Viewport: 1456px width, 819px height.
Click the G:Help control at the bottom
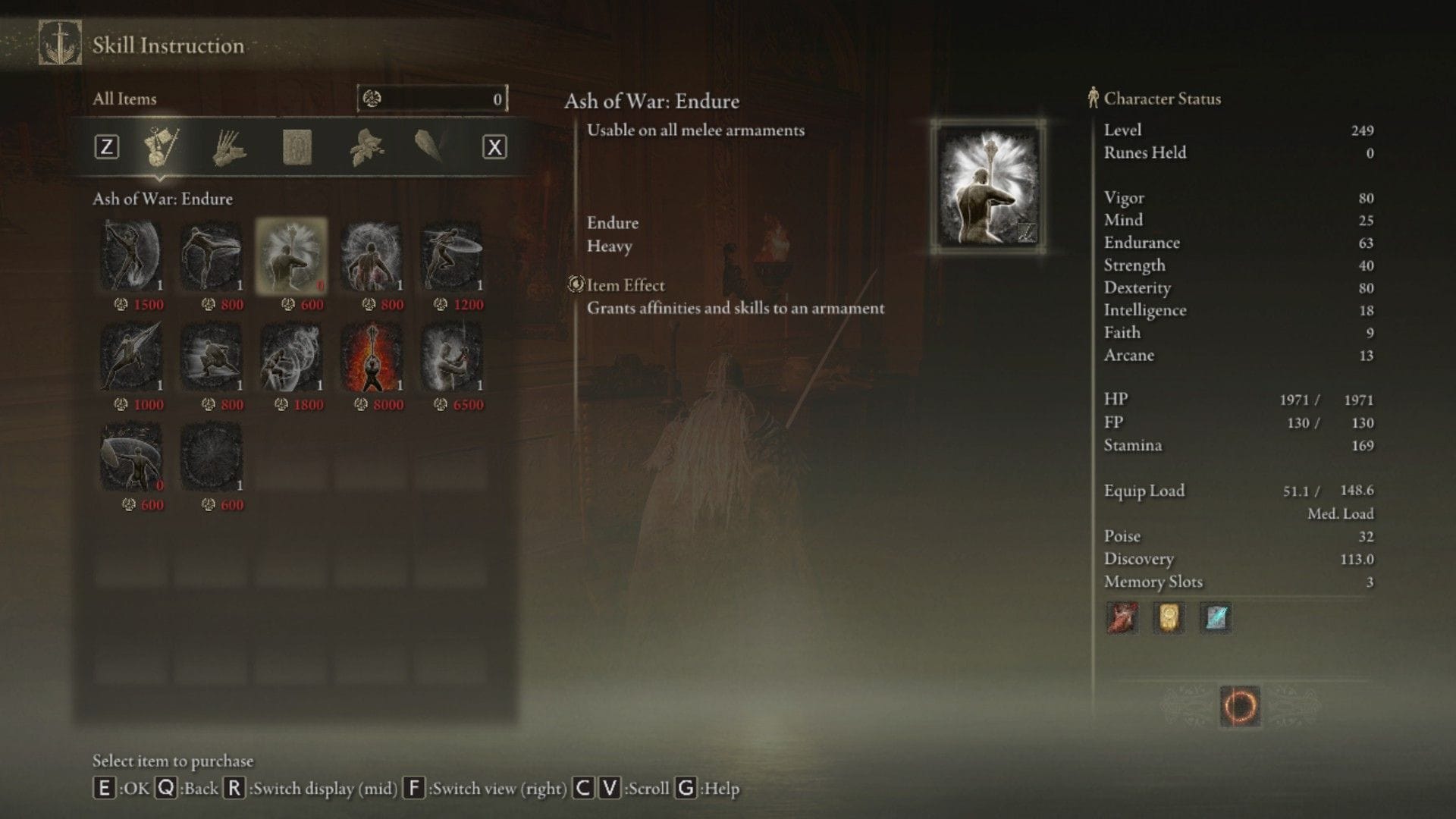[x=711, y=788]
